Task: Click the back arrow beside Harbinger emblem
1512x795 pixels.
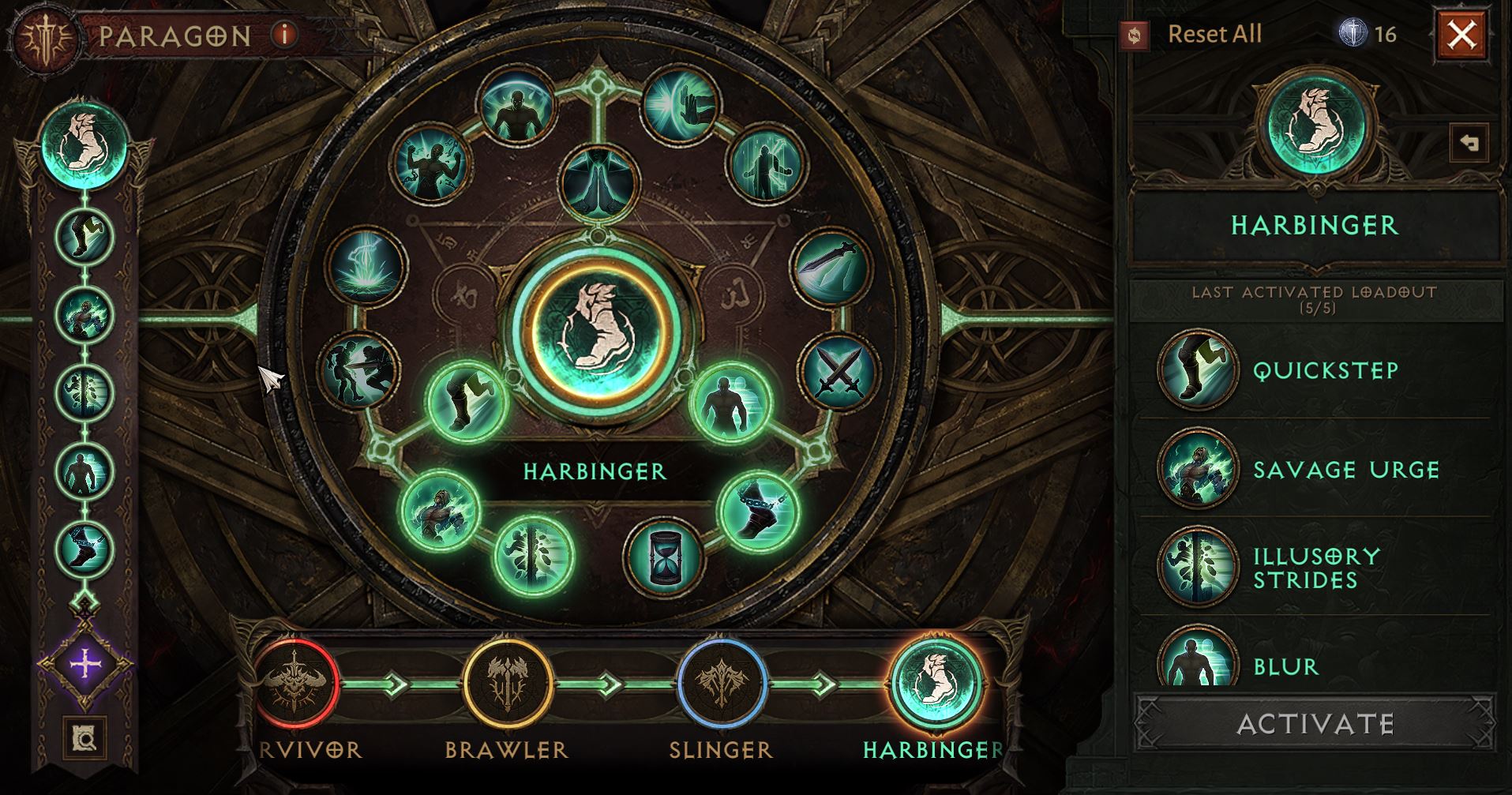Action: tap(1468, 143)
